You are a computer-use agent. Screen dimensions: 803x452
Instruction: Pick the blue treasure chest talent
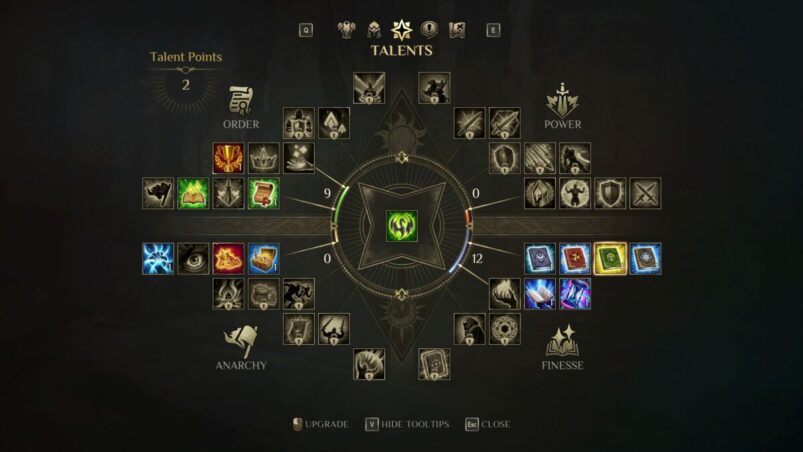click(263, 258)
